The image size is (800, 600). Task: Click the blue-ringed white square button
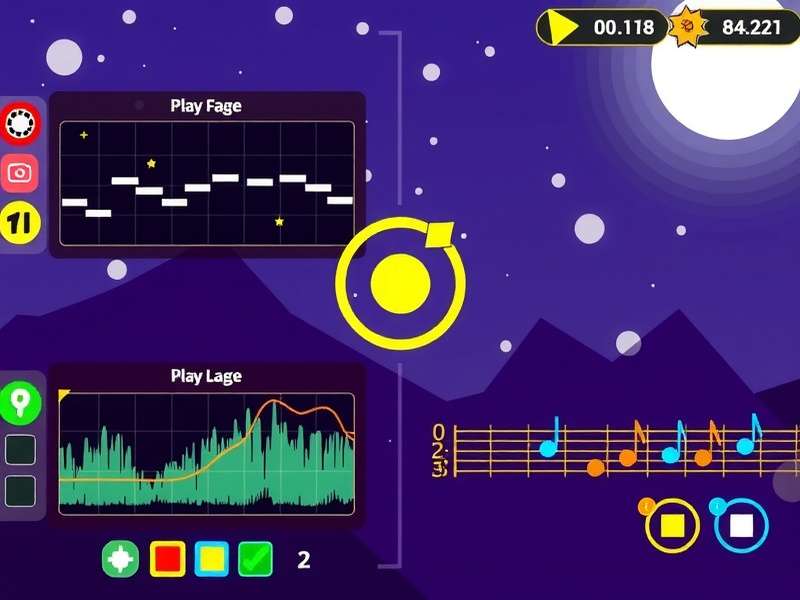741,525
